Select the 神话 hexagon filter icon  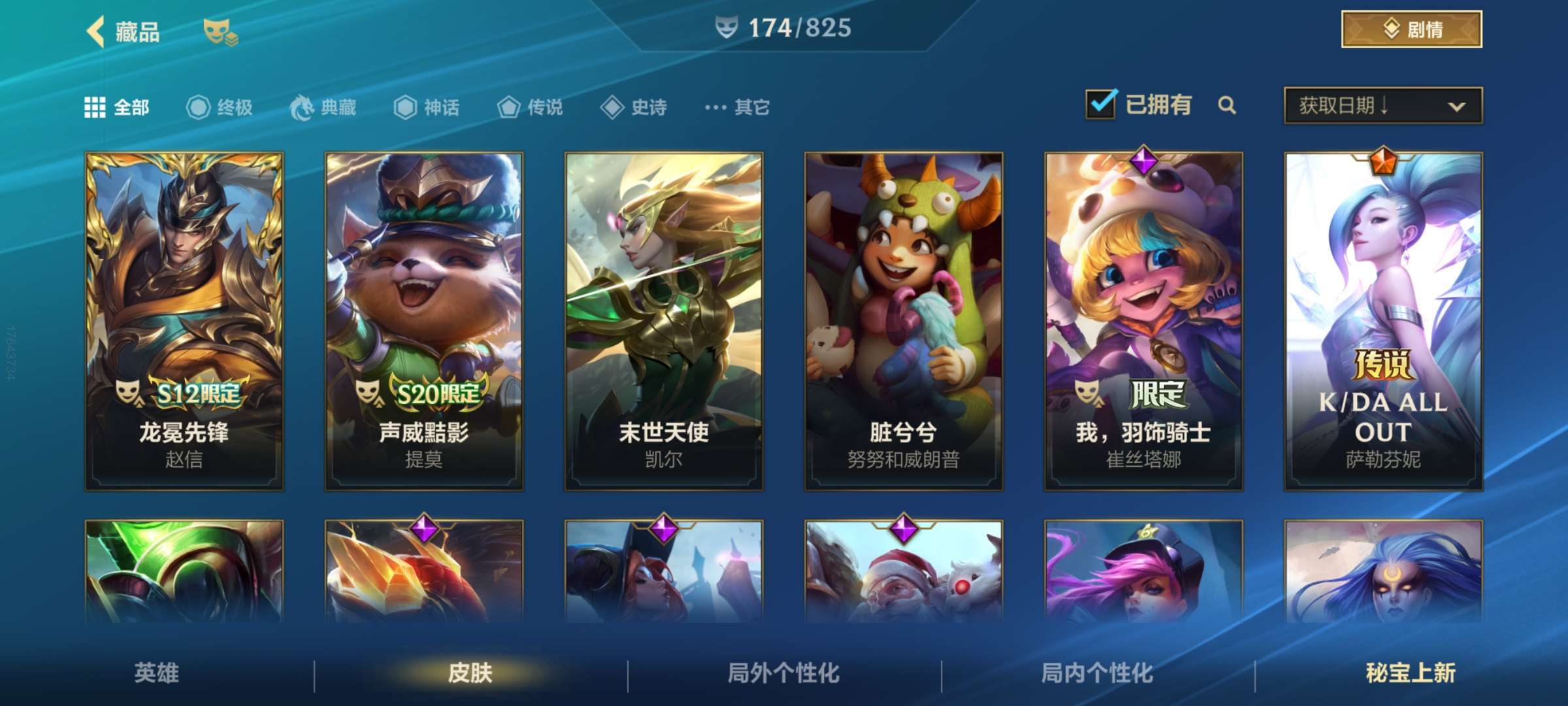click(404, 108)
